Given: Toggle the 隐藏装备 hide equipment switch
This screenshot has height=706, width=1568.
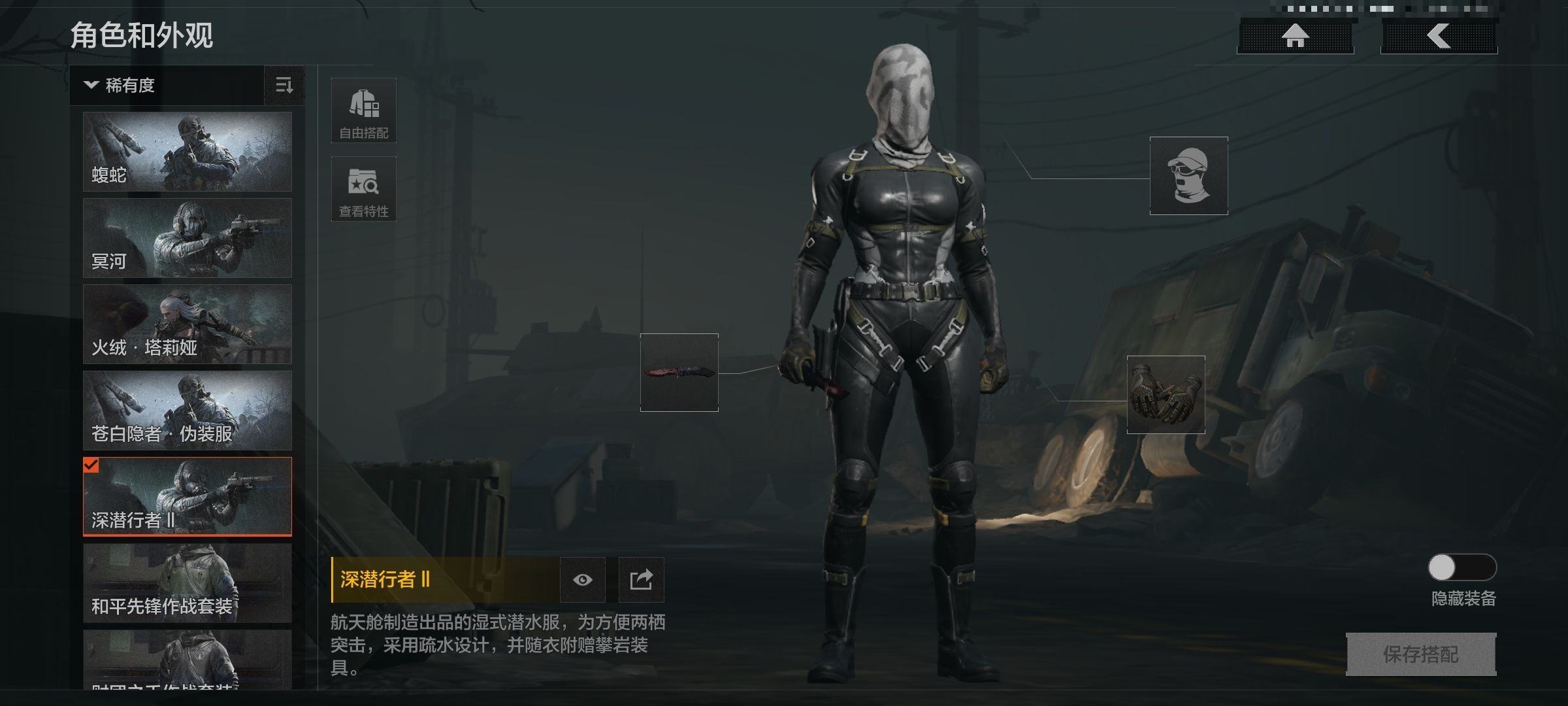Looking at the screenshot, I should click(1462, 567).
